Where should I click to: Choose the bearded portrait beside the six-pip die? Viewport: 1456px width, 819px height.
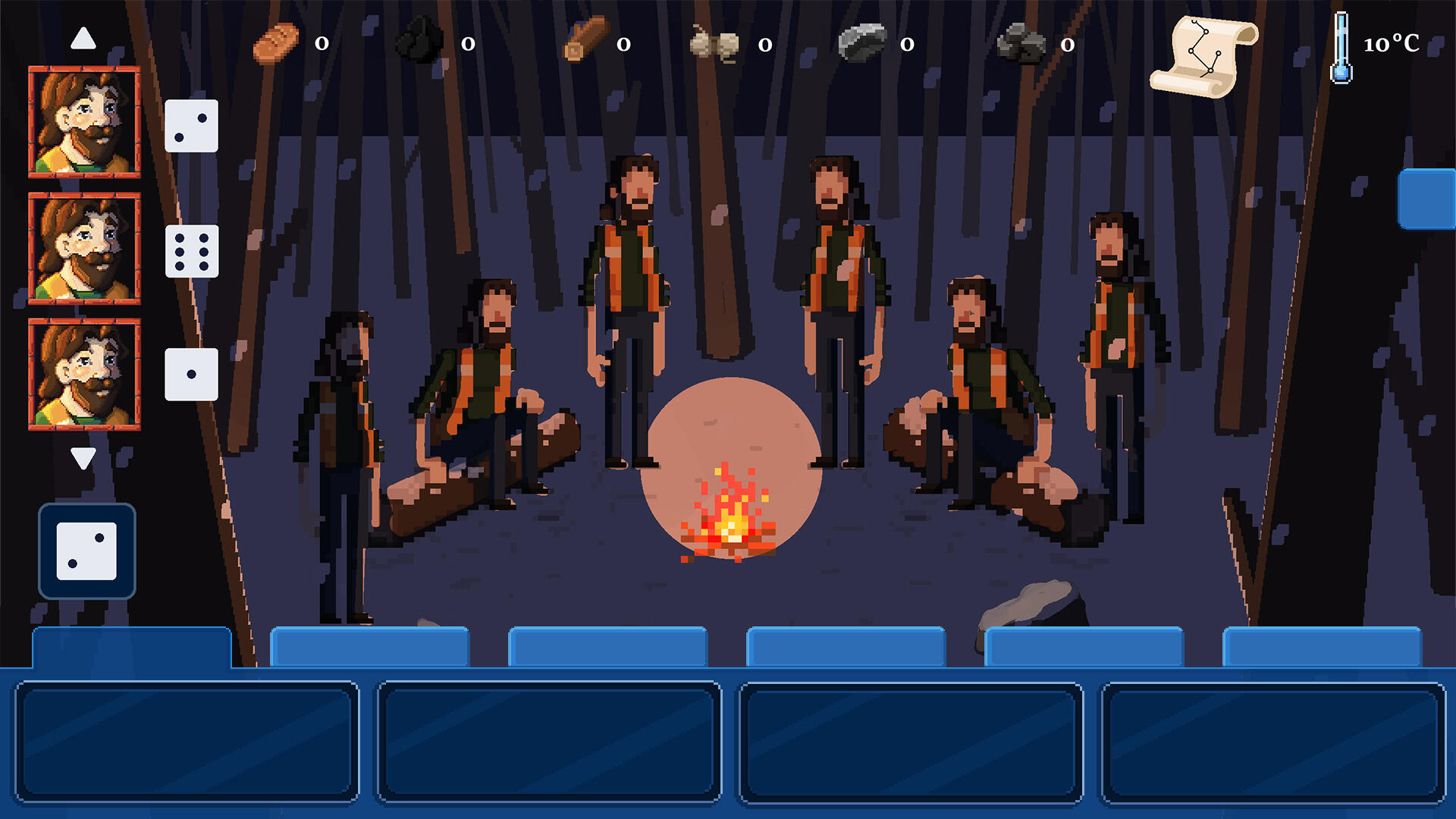click(84, 249)
